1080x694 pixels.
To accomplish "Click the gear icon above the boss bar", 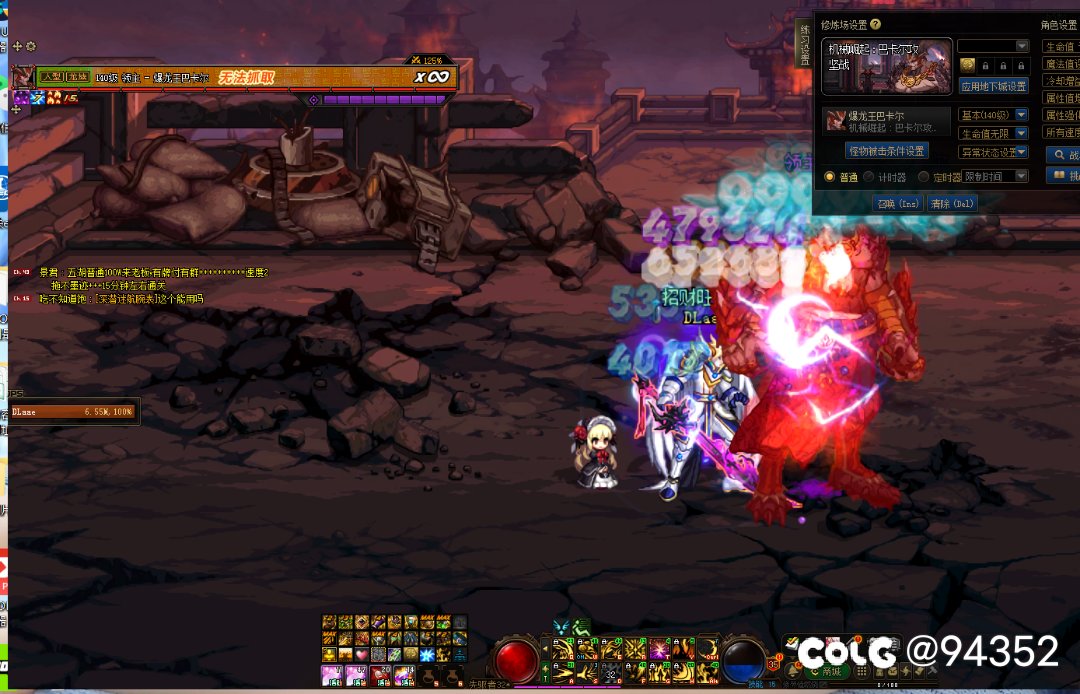I will point(31,46).
